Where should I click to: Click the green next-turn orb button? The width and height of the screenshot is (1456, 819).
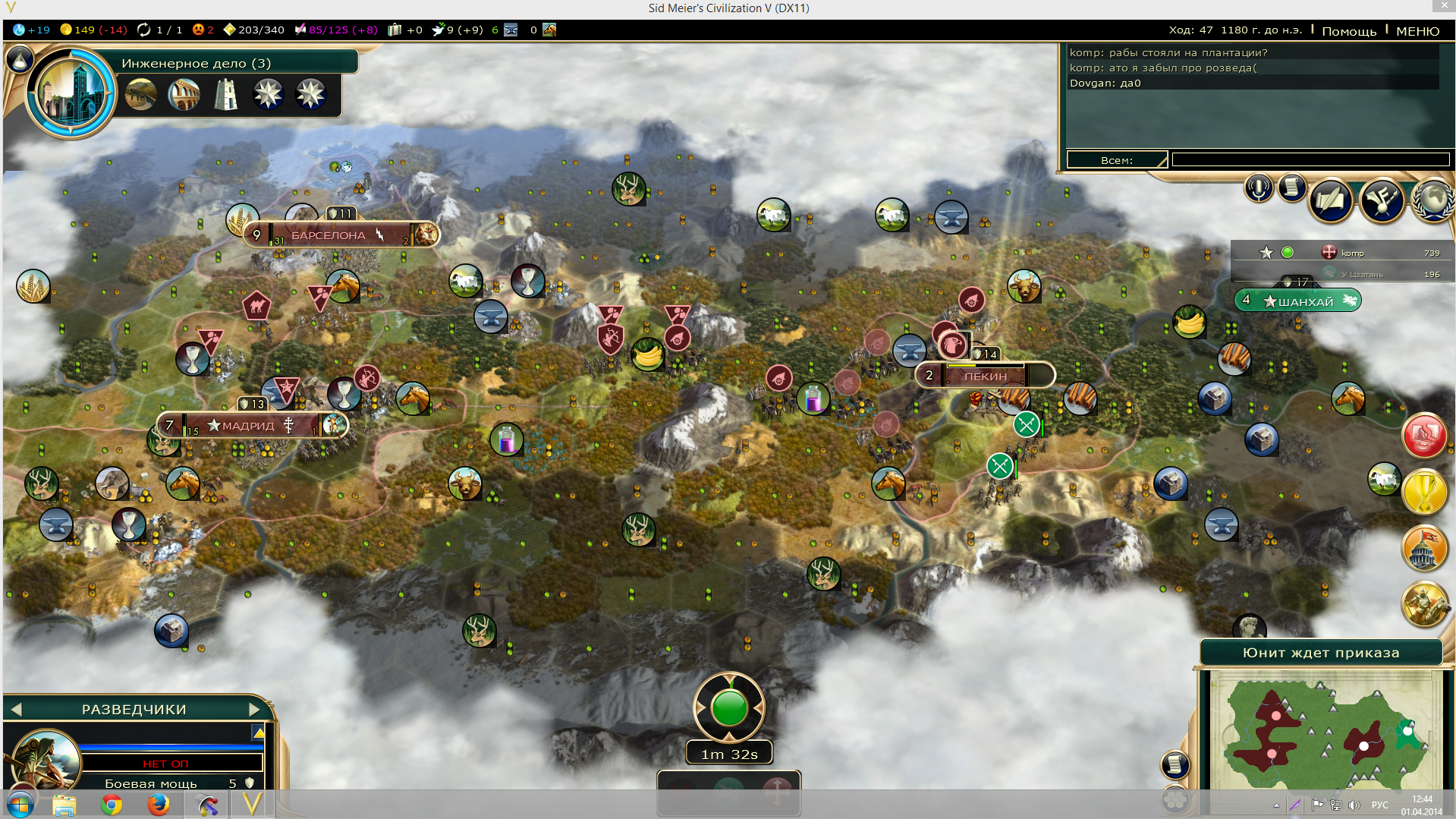click(729, 708)
